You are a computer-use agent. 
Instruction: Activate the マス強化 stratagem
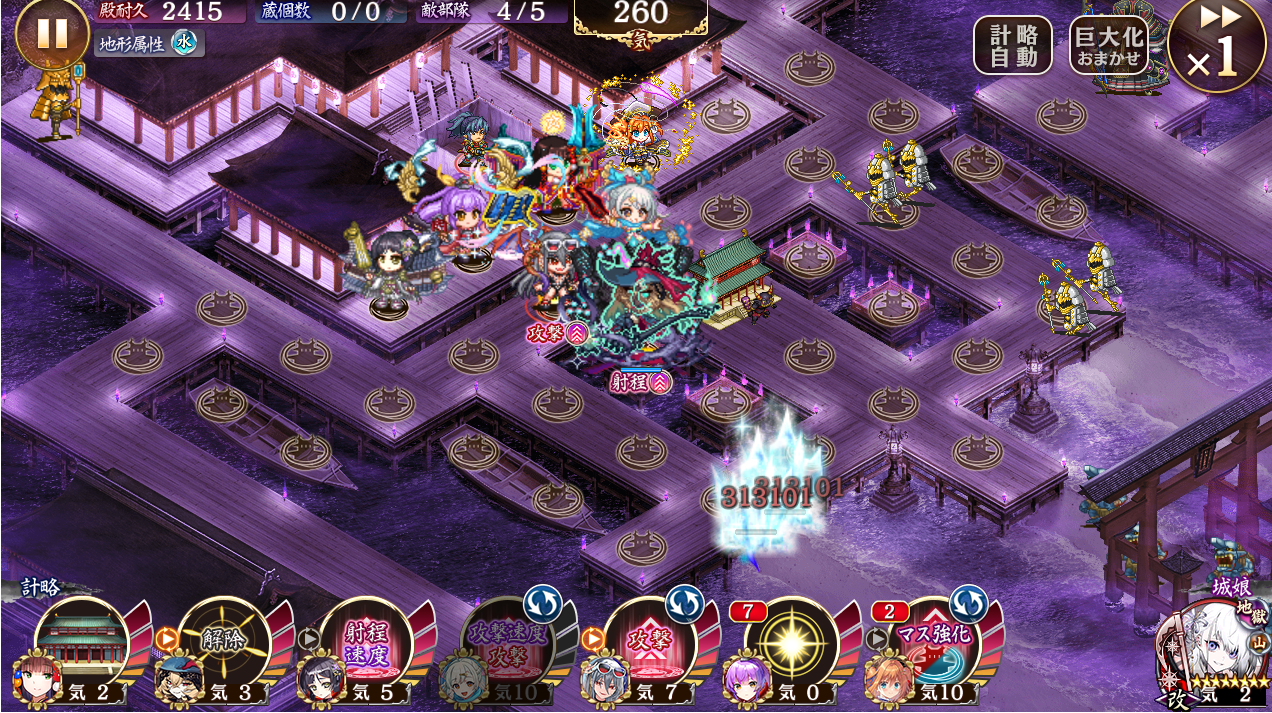pos(935,640)
